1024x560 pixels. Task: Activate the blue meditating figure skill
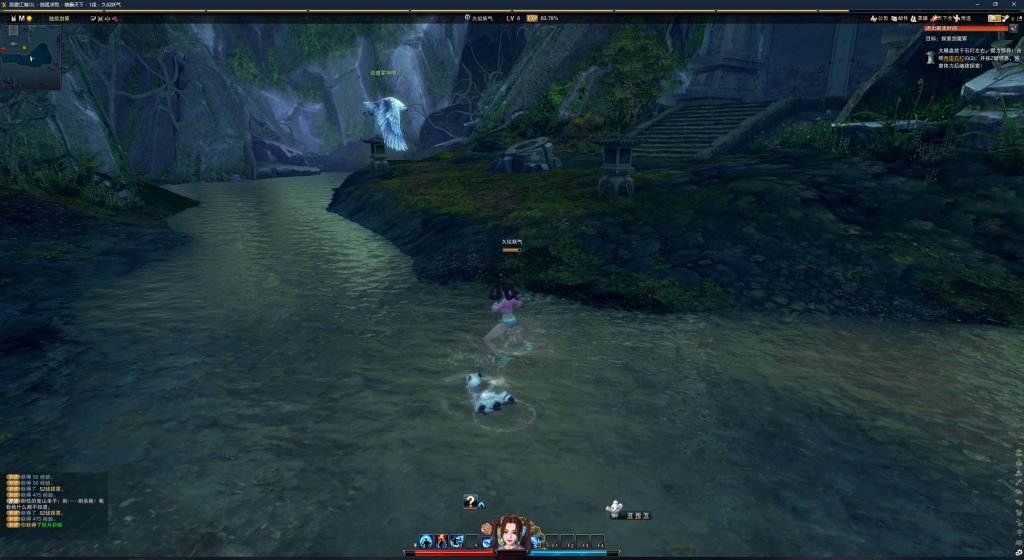point(426,541)
